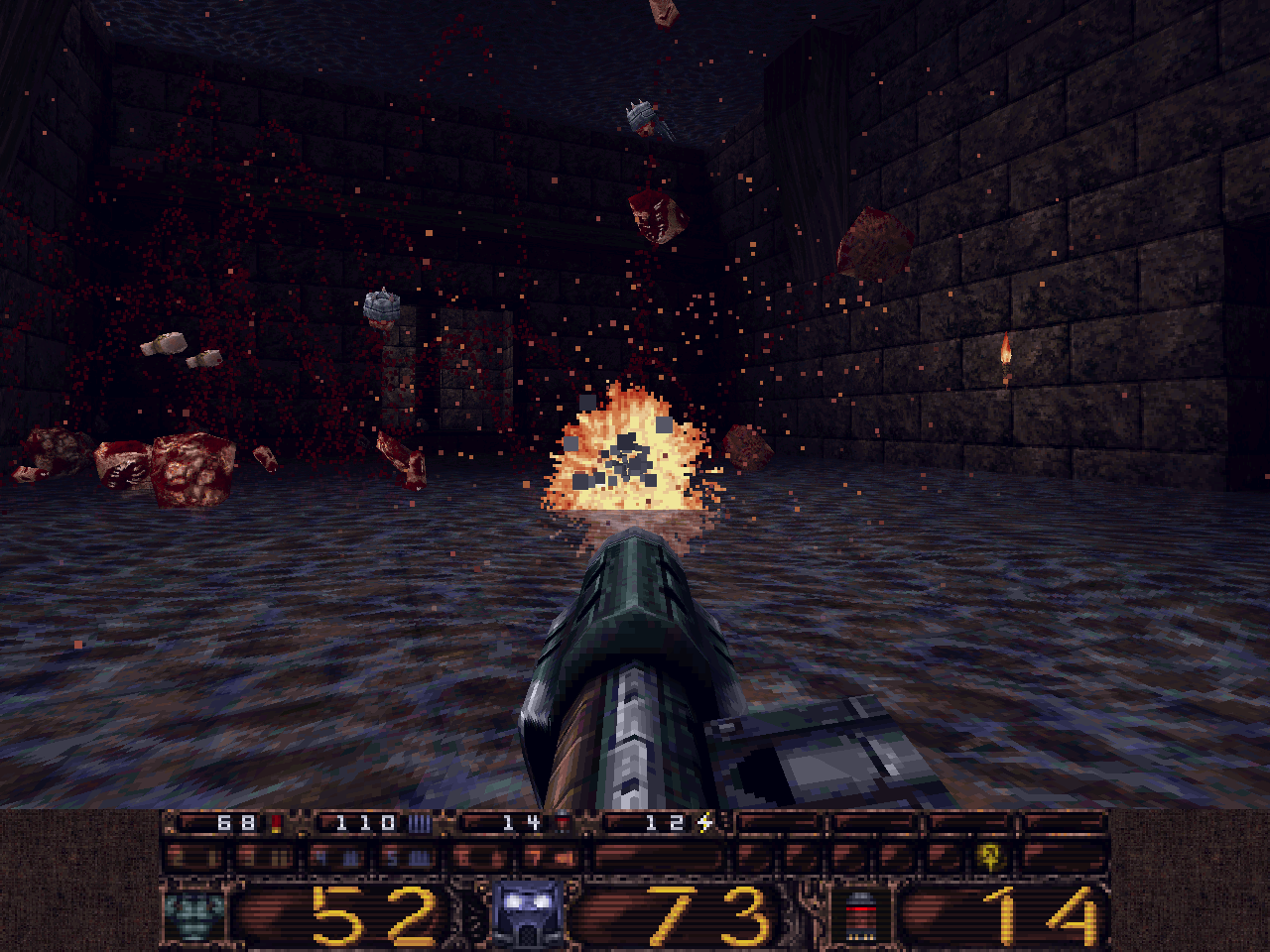Choose the double shotgun in slot 3
Screen dimensions: 1270x952
[264, 856]
